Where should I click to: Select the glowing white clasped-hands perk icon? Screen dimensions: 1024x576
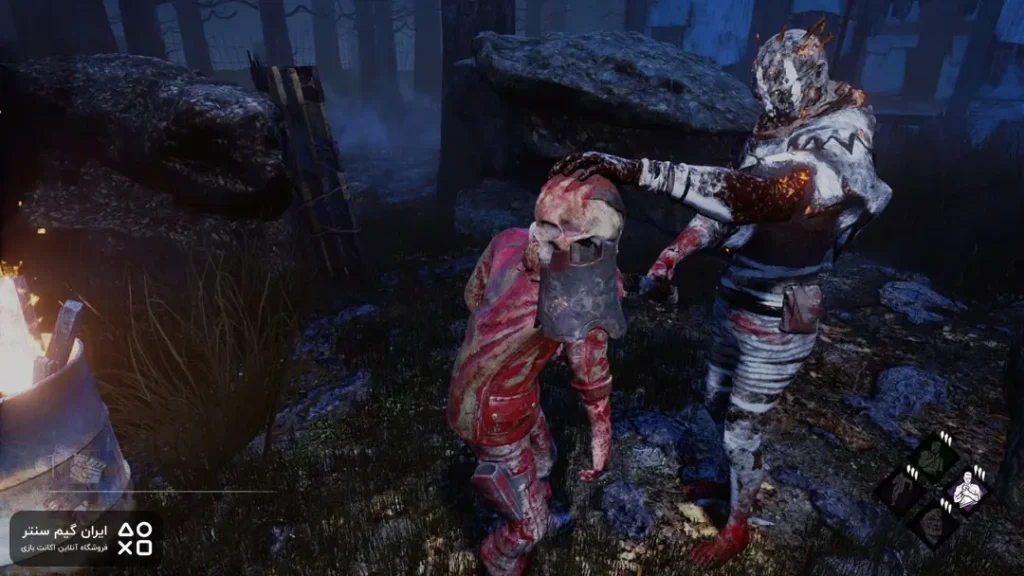966,489
